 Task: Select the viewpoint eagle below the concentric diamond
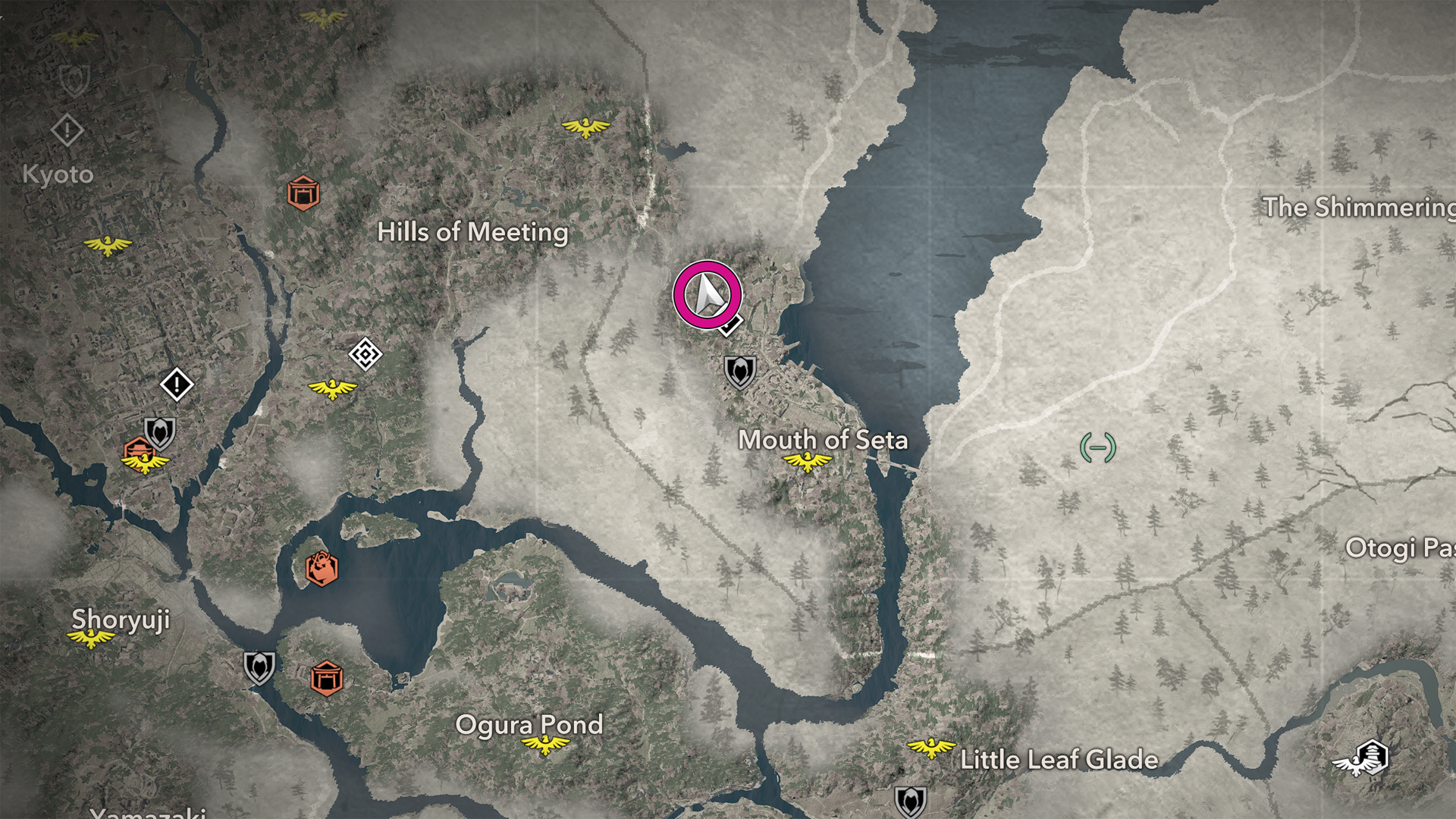point(332,389)
